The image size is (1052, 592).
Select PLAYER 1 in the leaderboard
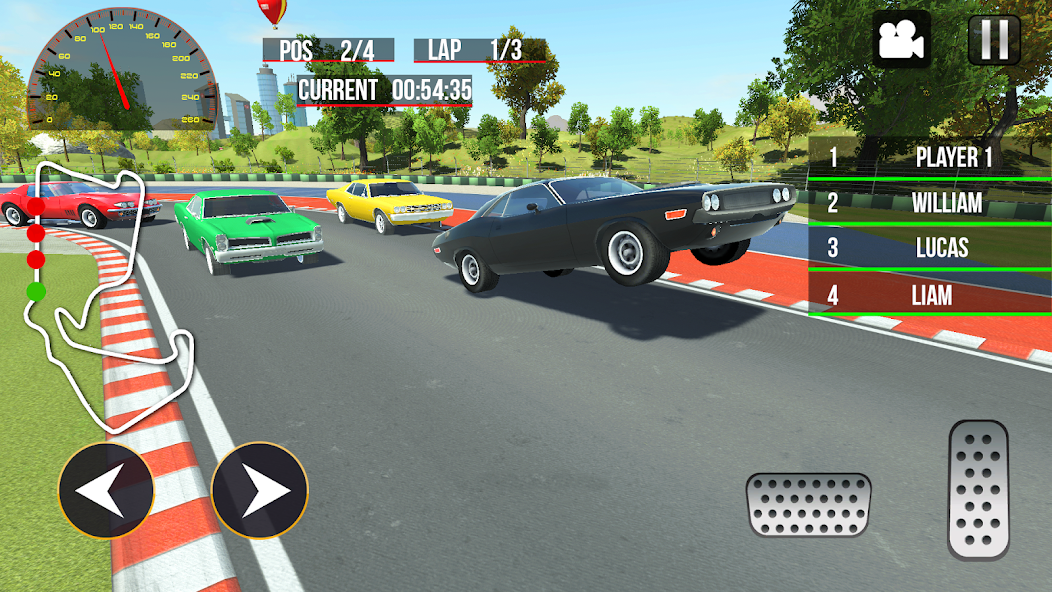coord(930,157)
